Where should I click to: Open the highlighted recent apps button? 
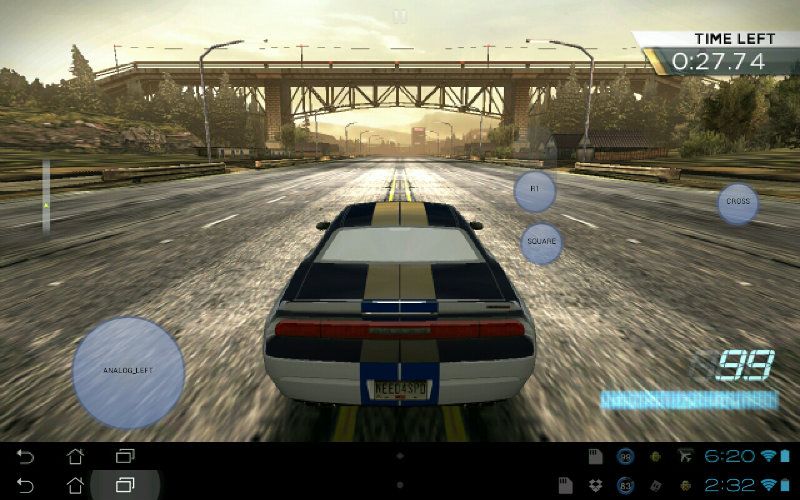click(x=125, y=485)
